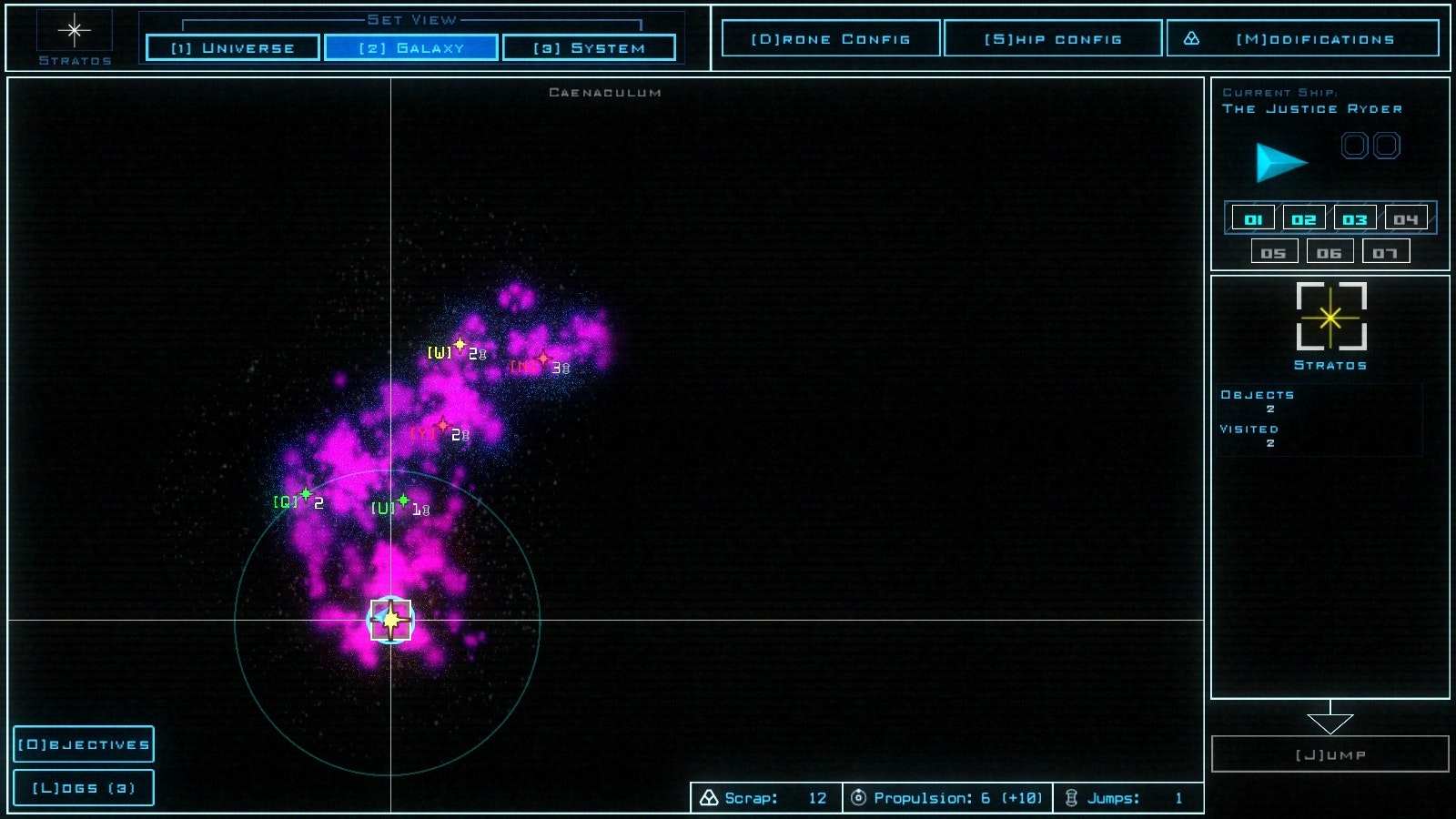Image resolution: width=1456 pixels, height=819 pixels.
Task: Show the Objectives list
Action: 84,744
